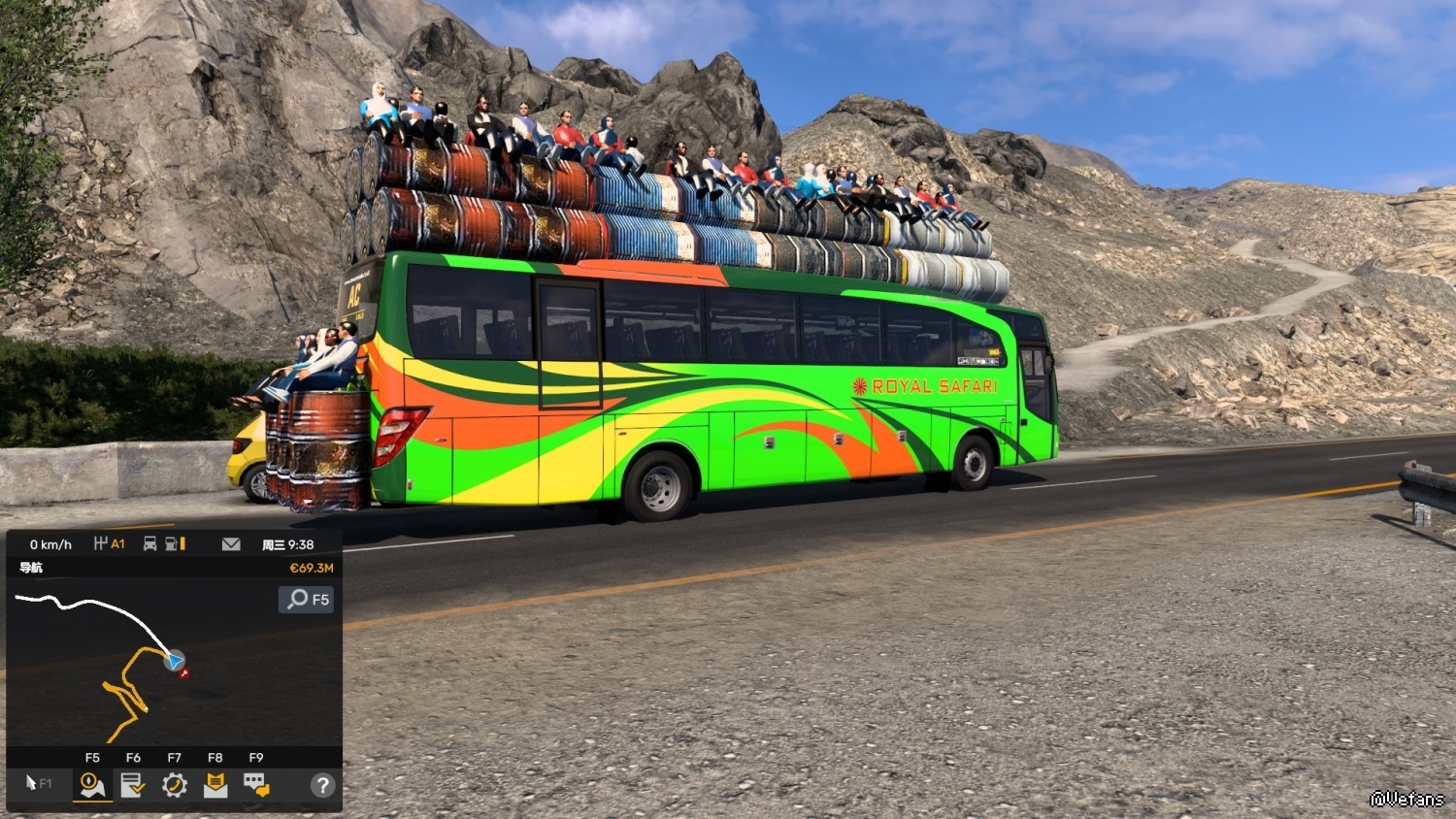
Task: Open the roadside assistance gear tab
Action: point(175,784)
